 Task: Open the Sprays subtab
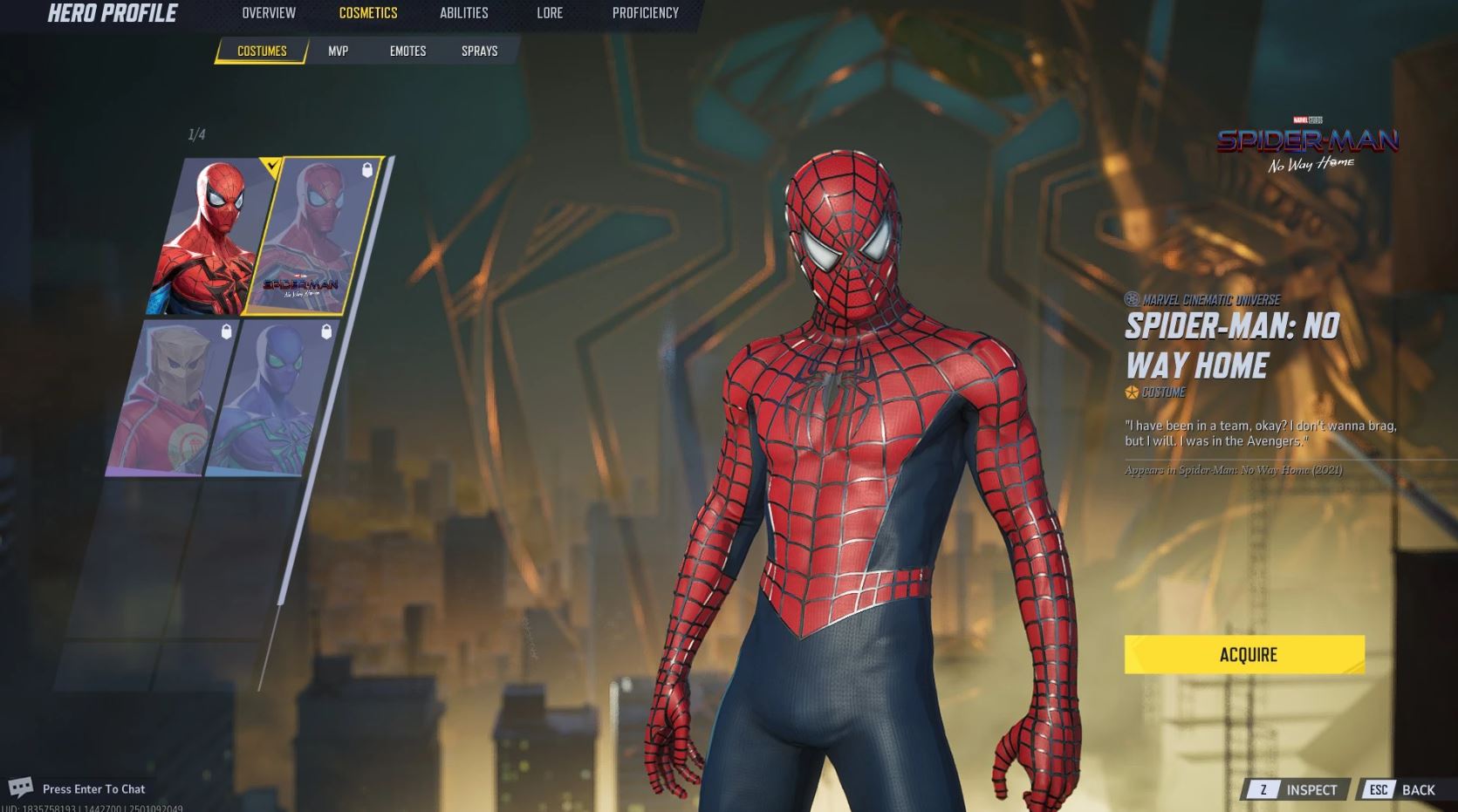point(479,51)
